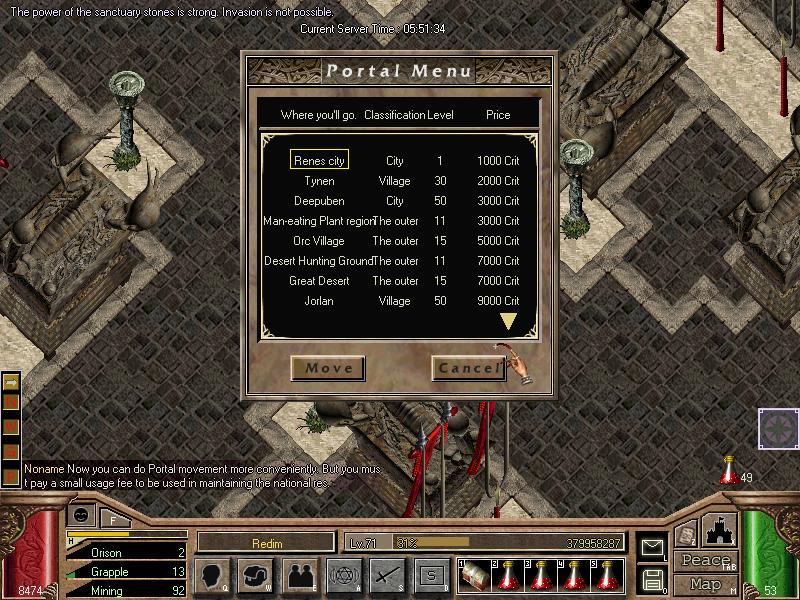Choose Great Desert from the list
800x600 pixels.
click(x=319, y=281)
